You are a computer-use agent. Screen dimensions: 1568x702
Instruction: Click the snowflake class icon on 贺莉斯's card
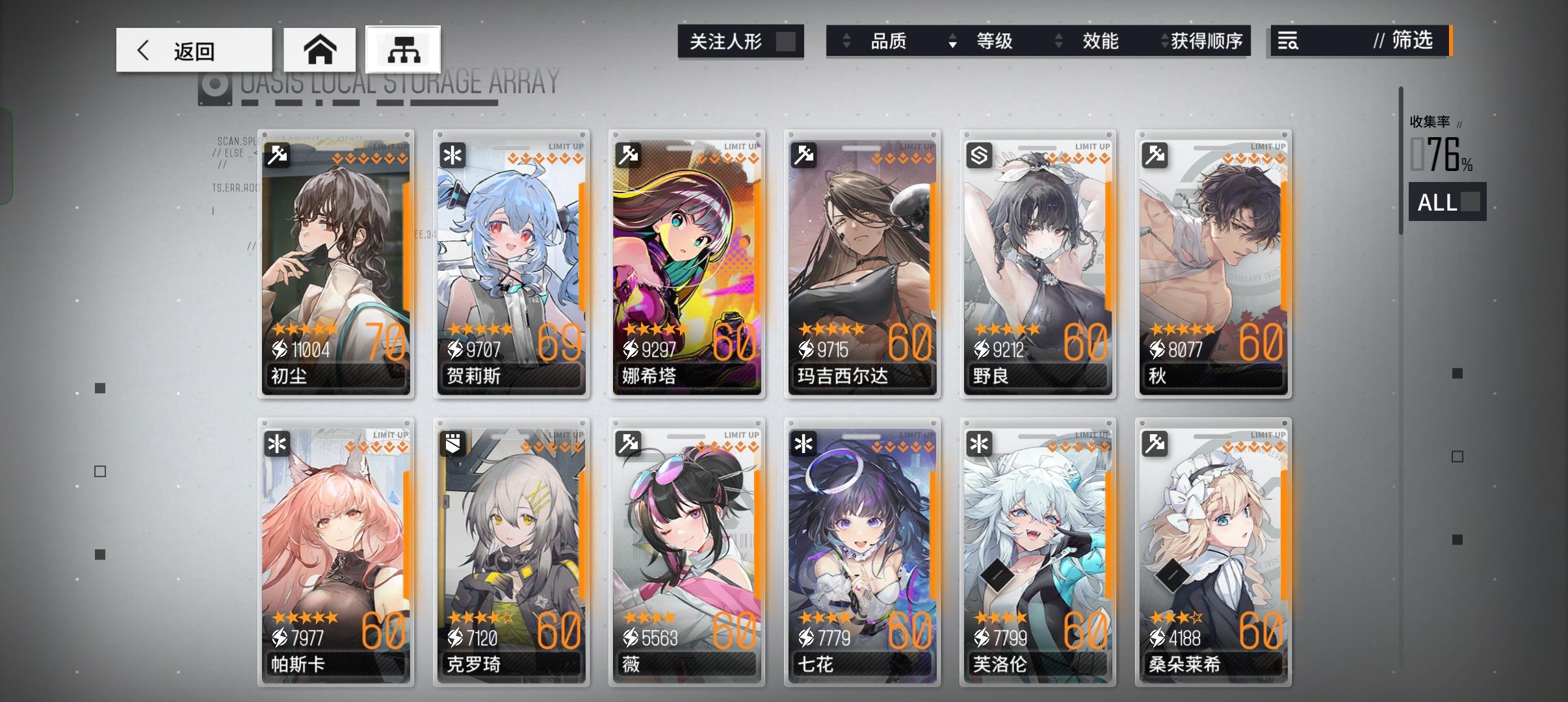453,156
